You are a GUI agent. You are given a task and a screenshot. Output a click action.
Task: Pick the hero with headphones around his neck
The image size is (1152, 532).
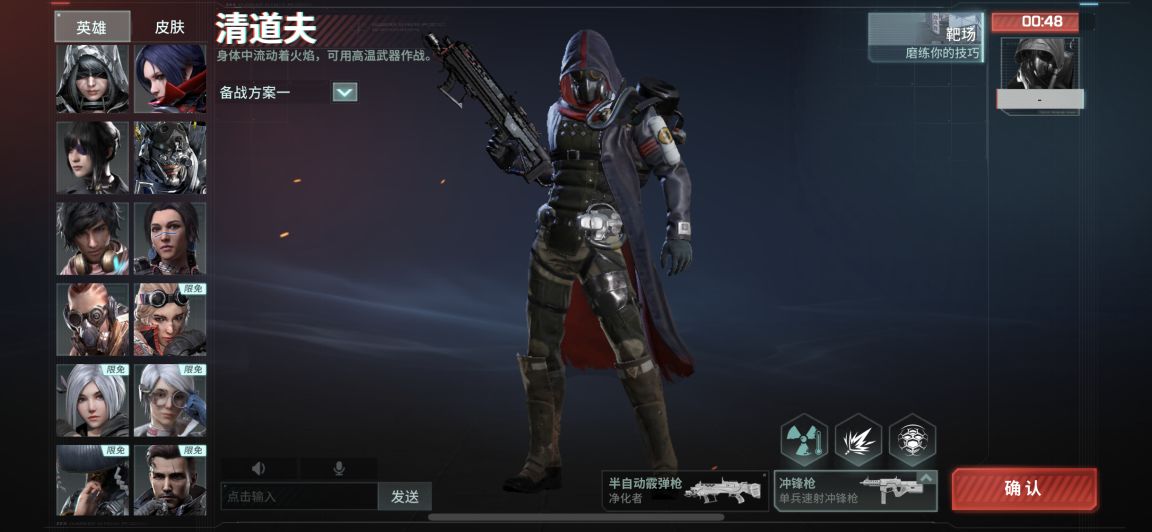tap(92, 238)
